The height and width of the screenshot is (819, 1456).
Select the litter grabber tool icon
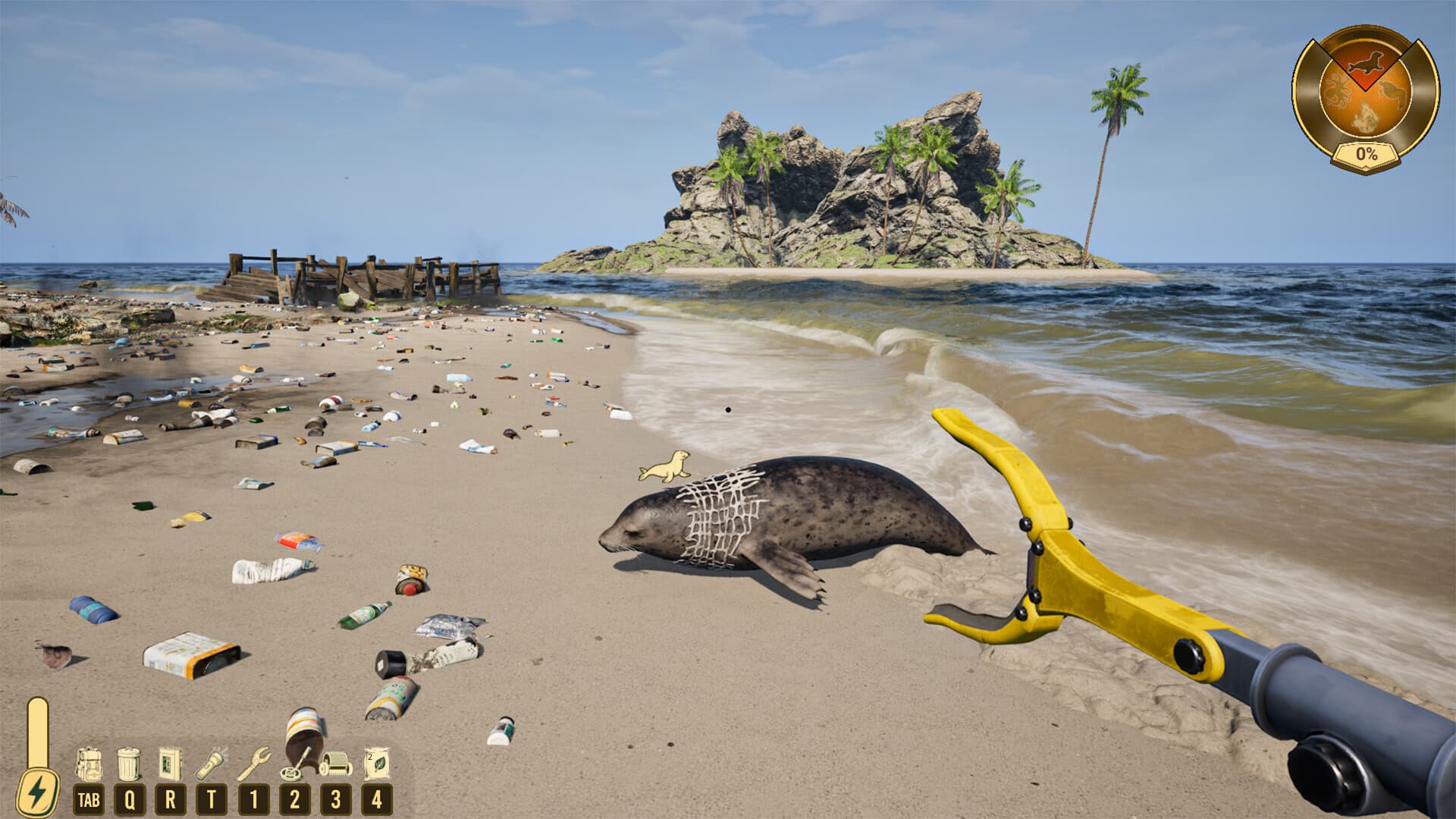(254, 764)
